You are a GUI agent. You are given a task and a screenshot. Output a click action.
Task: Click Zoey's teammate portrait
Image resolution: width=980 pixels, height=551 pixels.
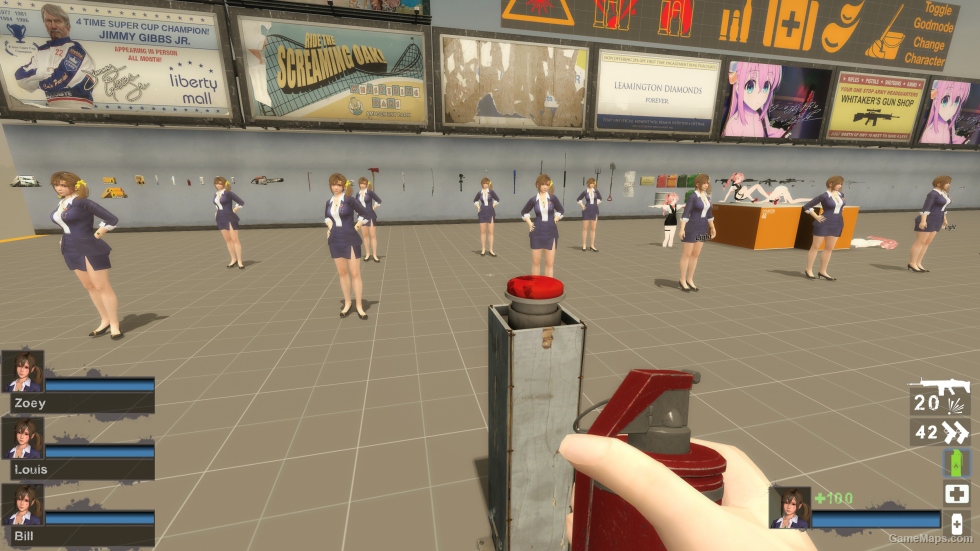22,371
